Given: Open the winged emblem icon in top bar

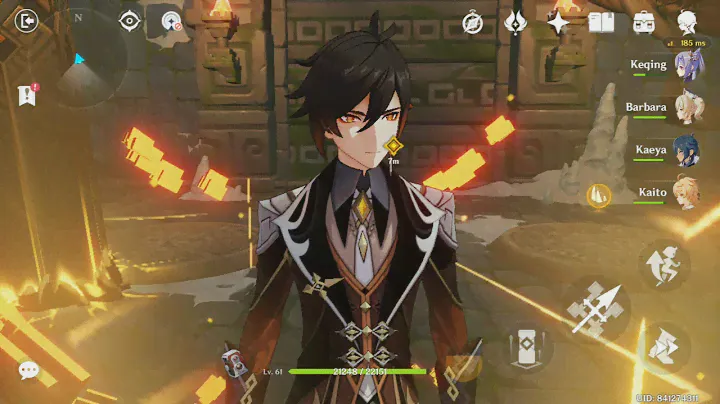Looking at the screenshot, I should 516,22.
